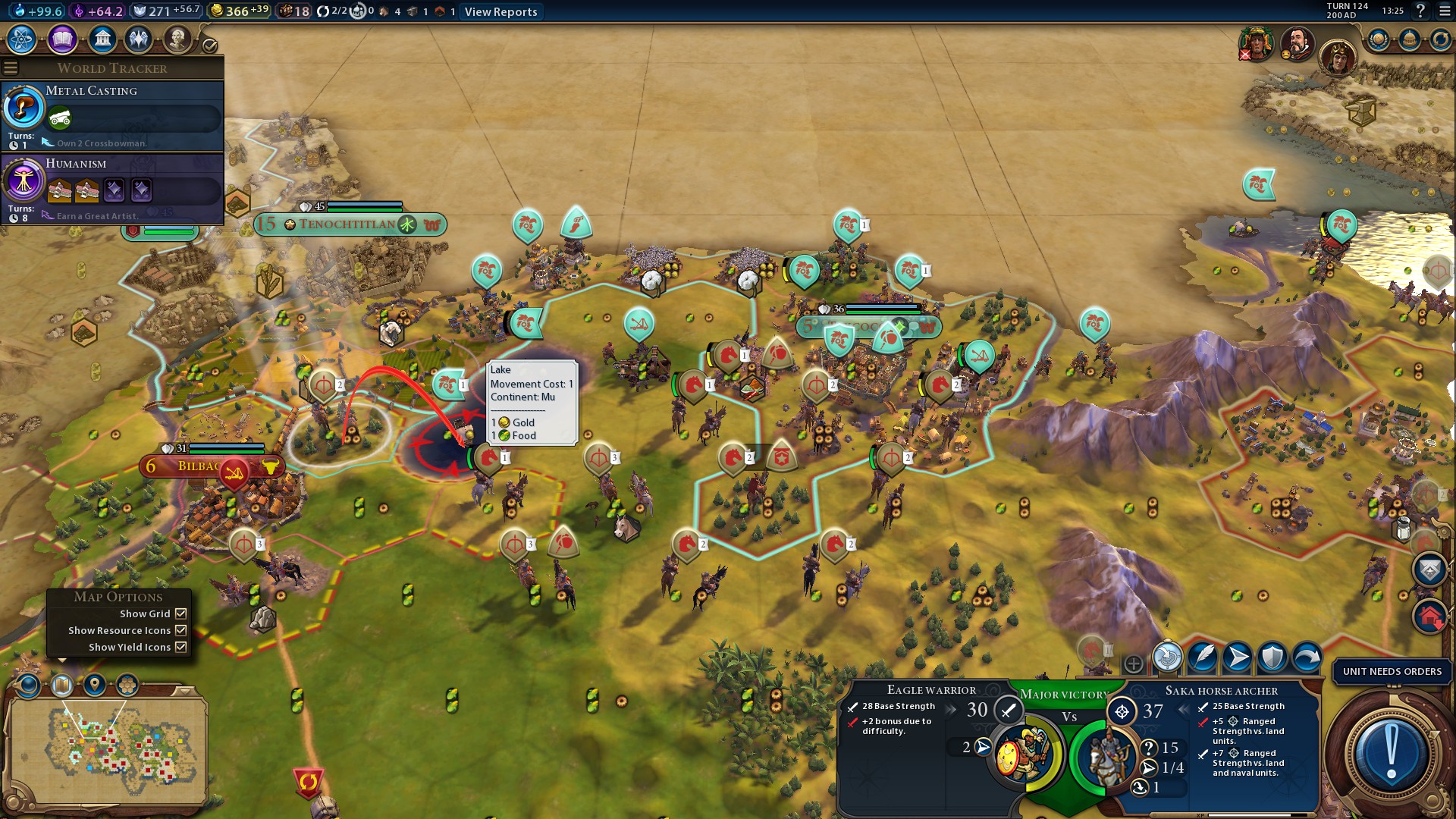The image size is (1456, 819).
Task: Open the map lenses globe button
Action: [x=29, y=685]
